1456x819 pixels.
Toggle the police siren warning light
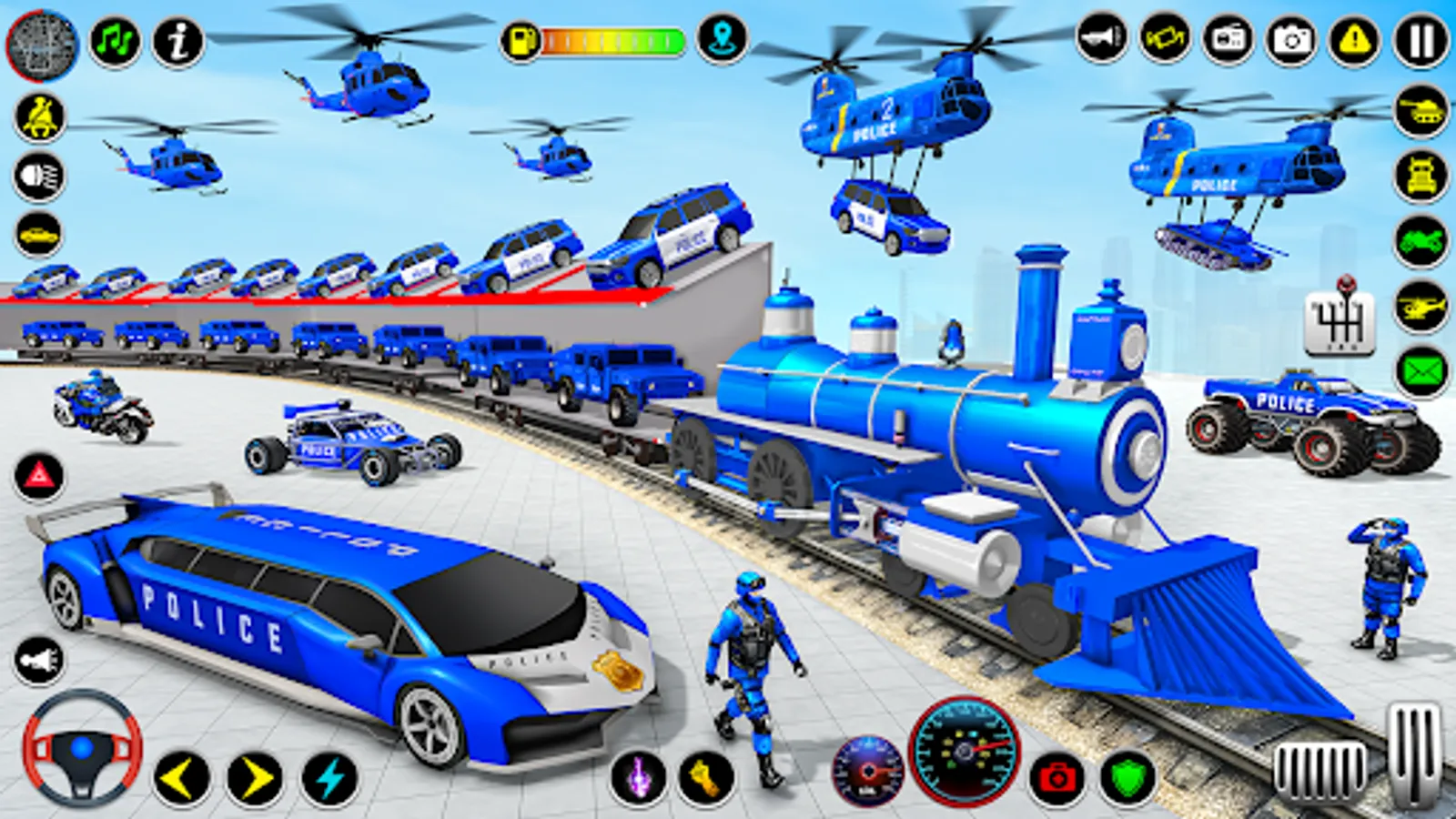(x=38, y=474)
